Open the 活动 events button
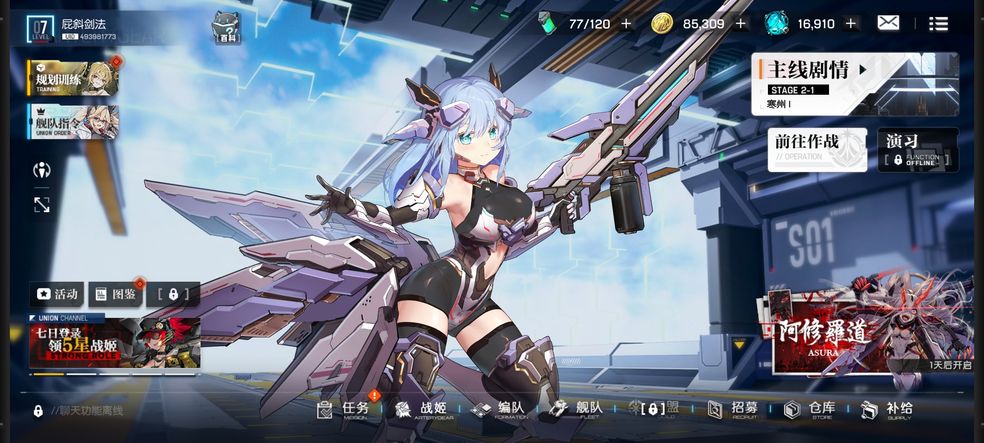 click(x=57, y=294)
